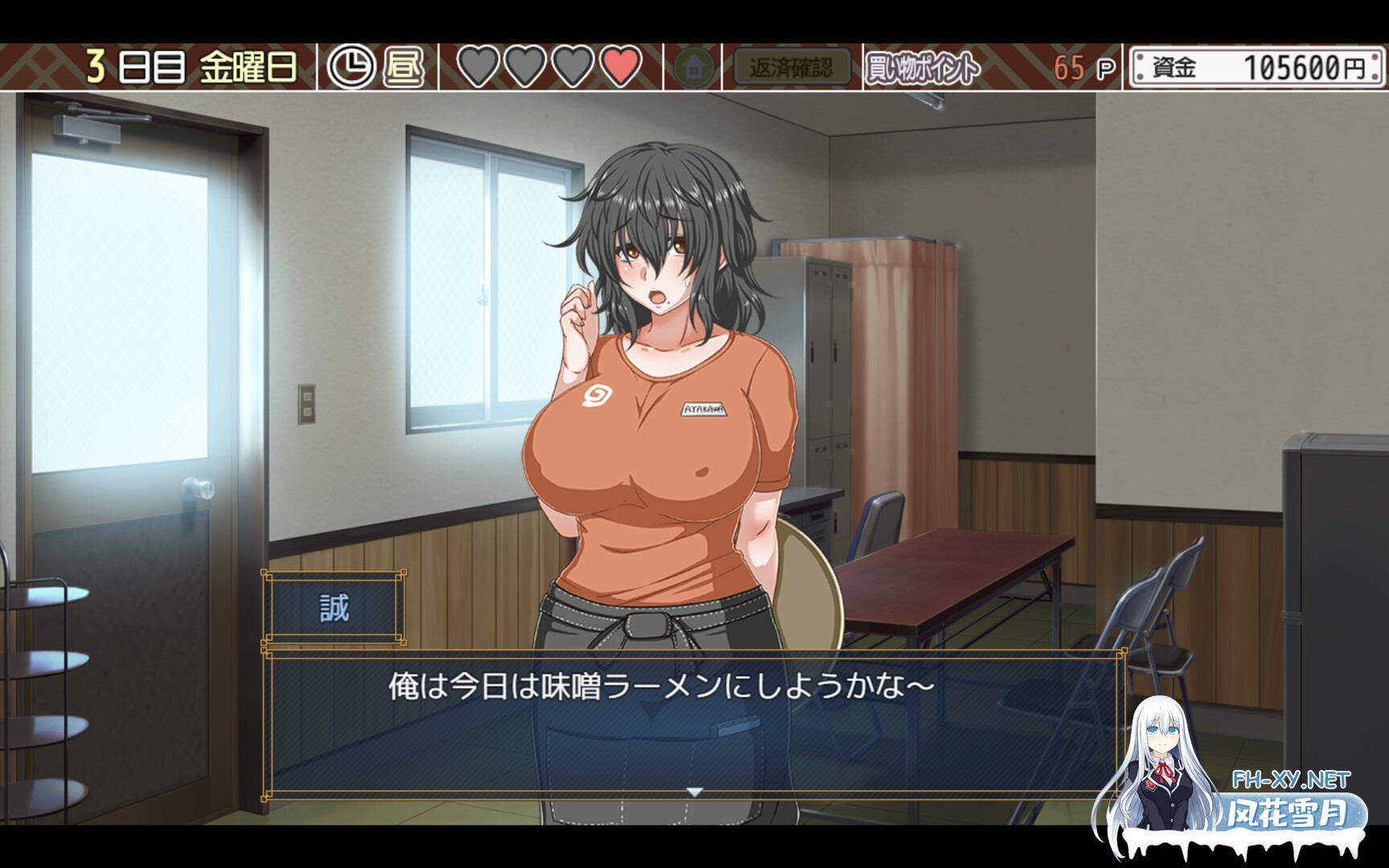Open the 返済確認 repayment check button
The image size is (1389, 868).
(x=791, y=68)
